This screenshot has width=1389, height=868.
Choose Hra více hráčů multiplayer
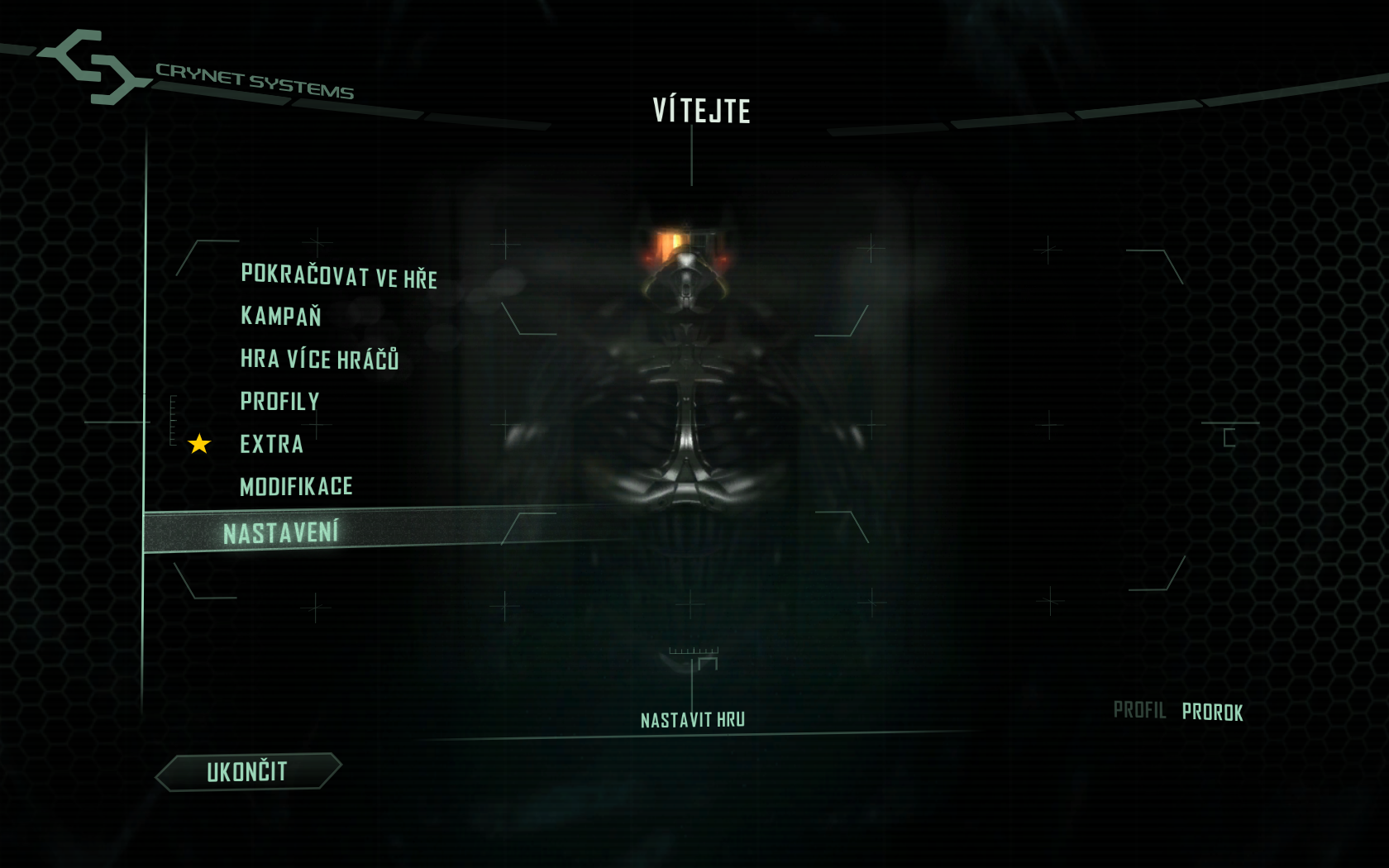pos(319,360)
